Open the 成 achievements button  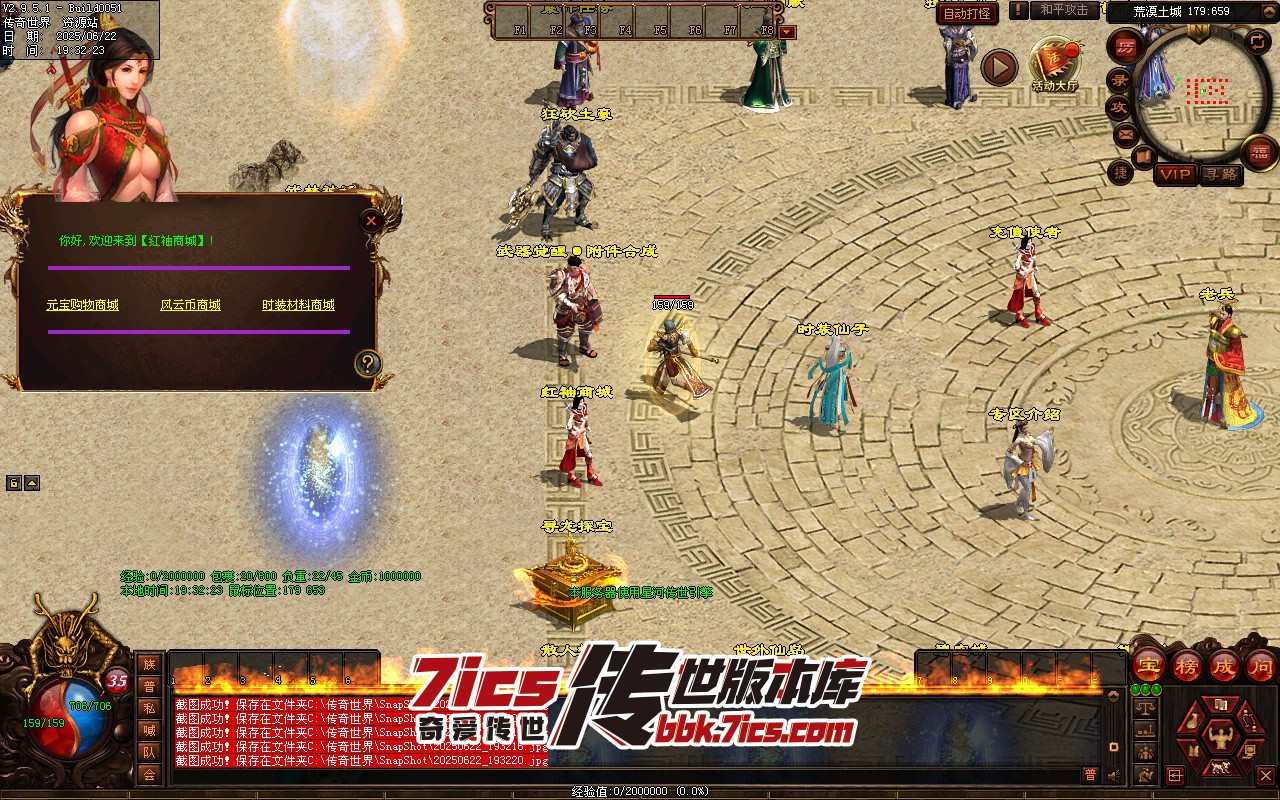pyautogui.click(x=1224, y=665)
